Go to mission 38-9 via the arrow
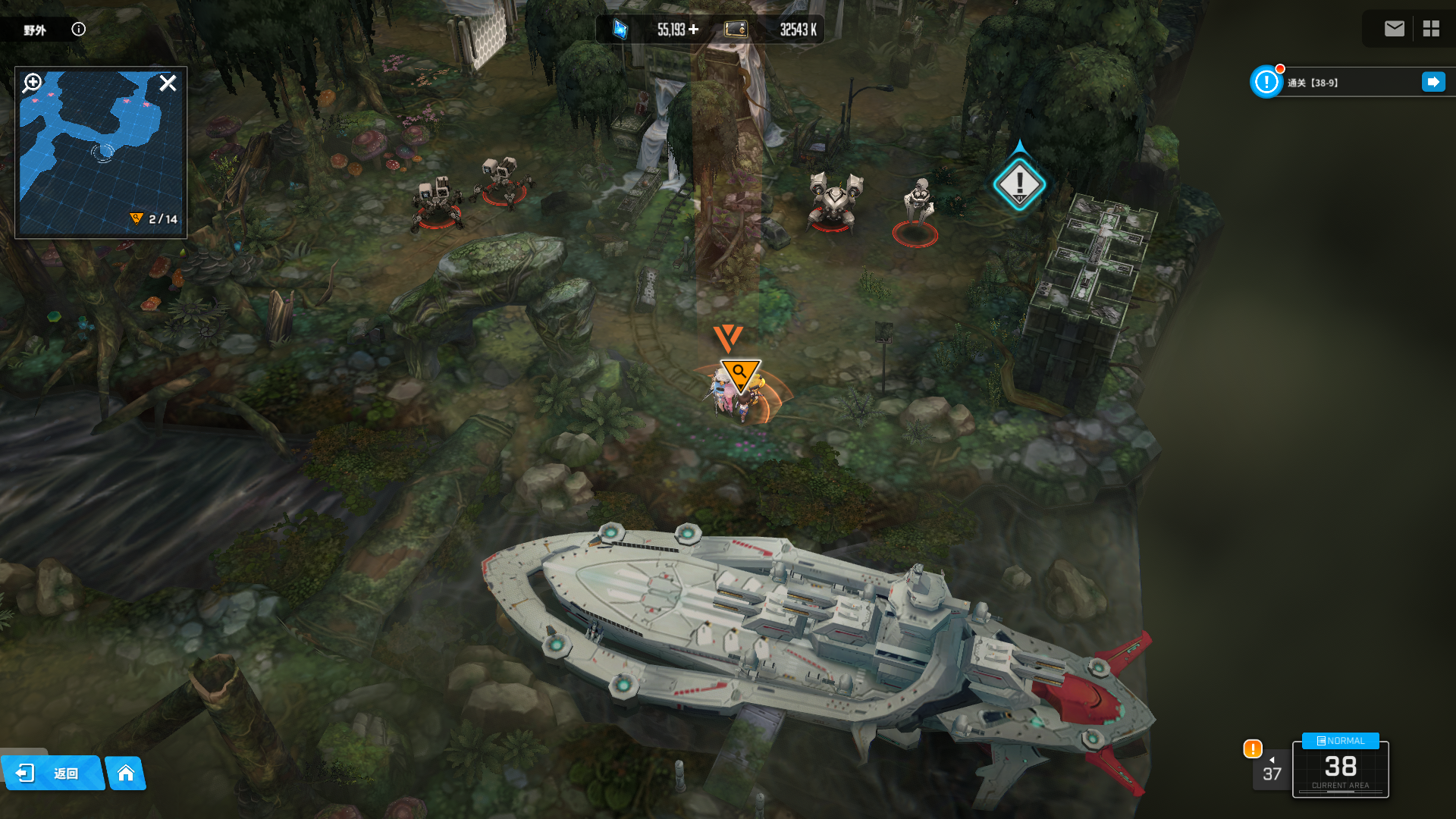Viewport: 1456px width, 819px height. point(1433,82)
